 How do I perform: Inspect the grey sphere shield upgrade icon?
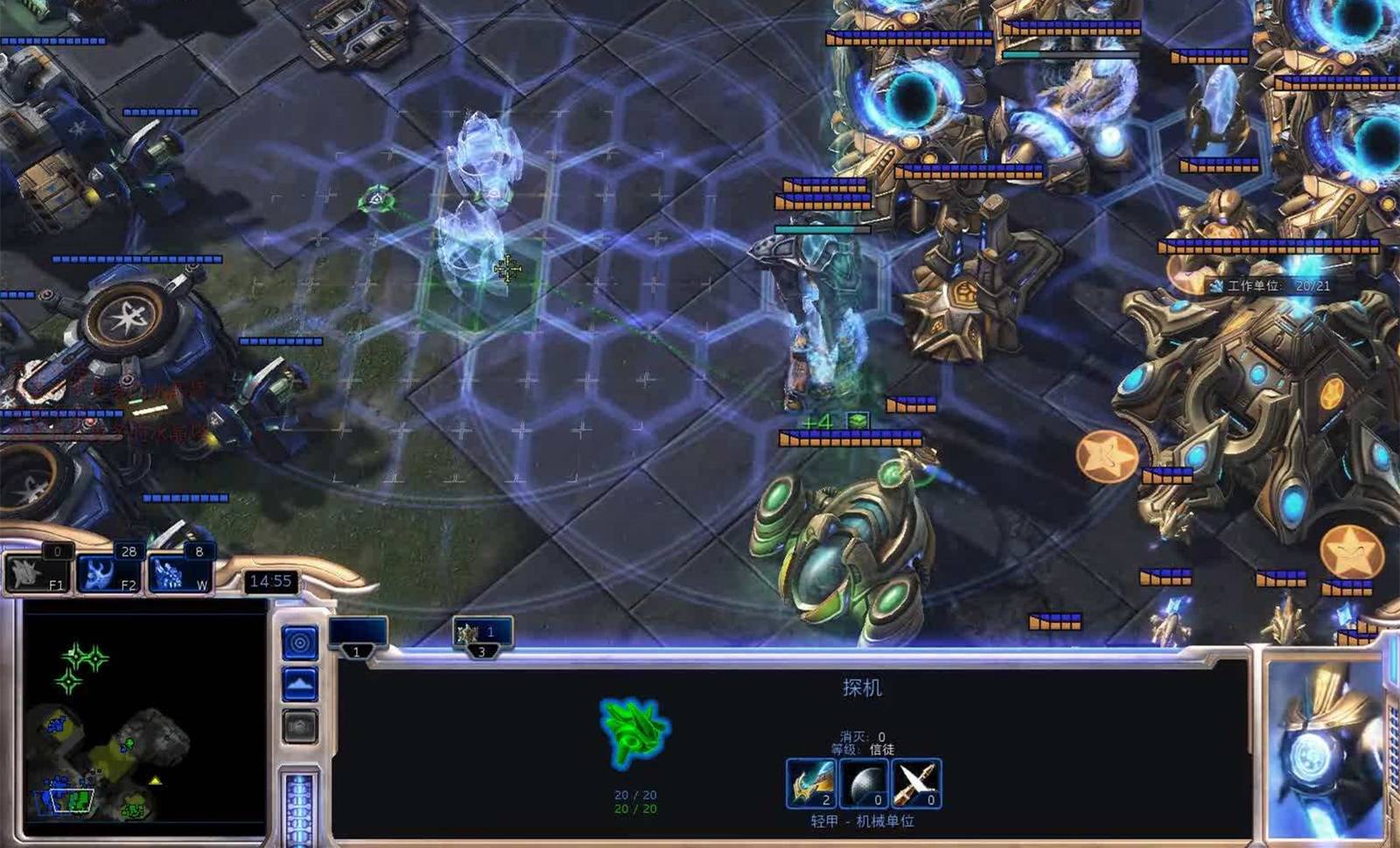(x=864, y=782)
